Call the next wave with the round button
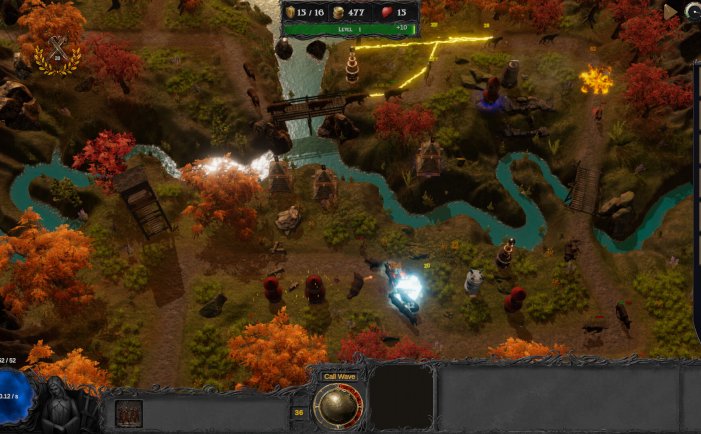 point(337,406)
